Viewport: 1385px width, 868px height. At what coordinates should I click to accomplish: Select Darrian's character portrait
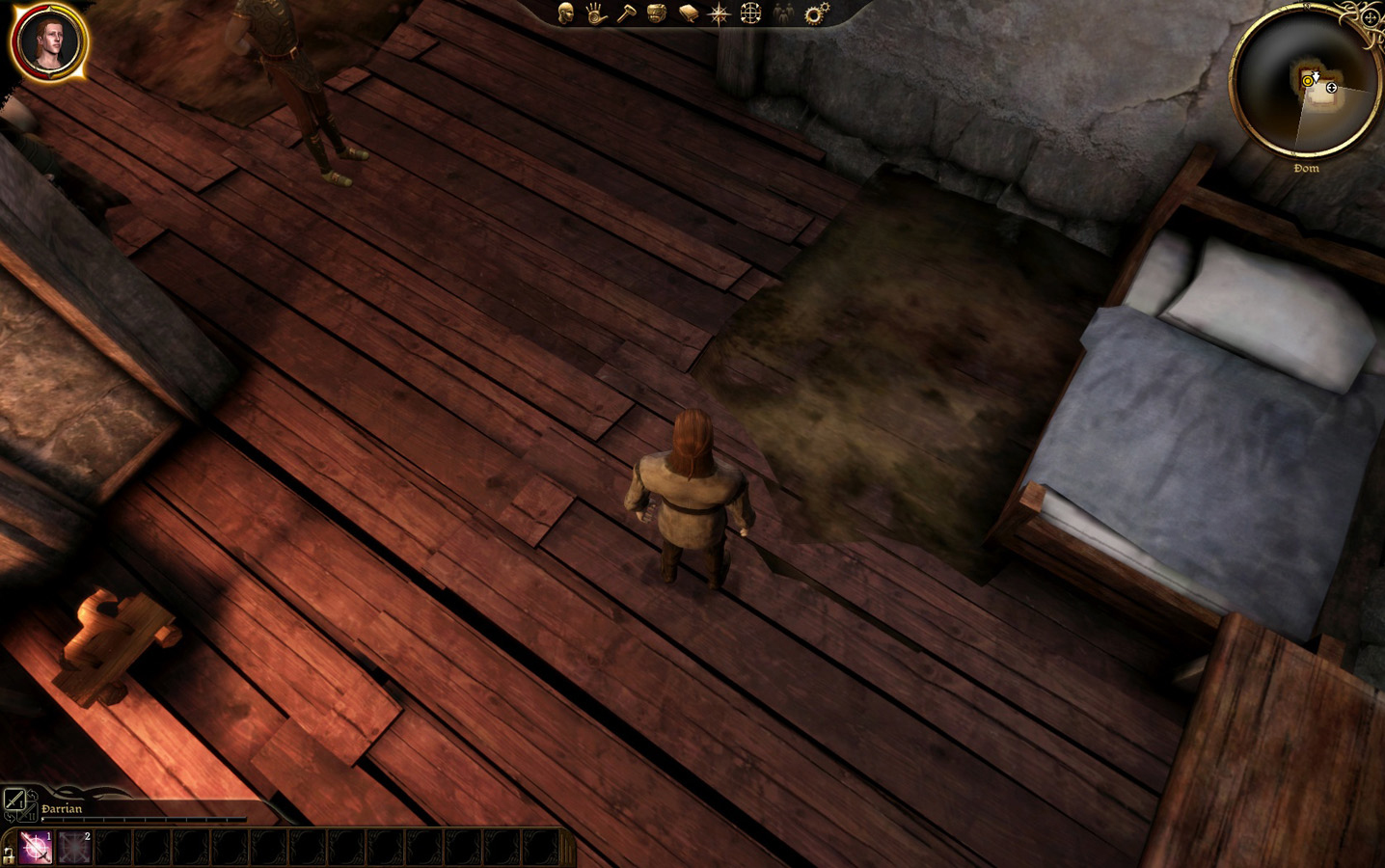point(50,41)
